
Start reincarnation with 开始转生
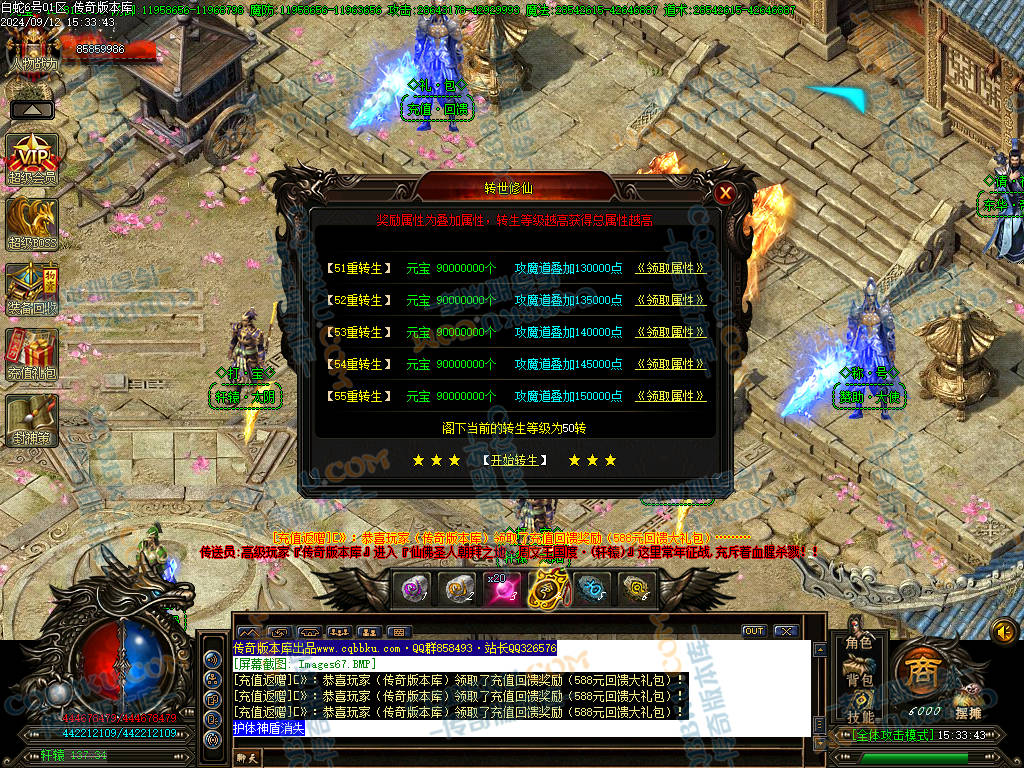click(x=515, y=460)
